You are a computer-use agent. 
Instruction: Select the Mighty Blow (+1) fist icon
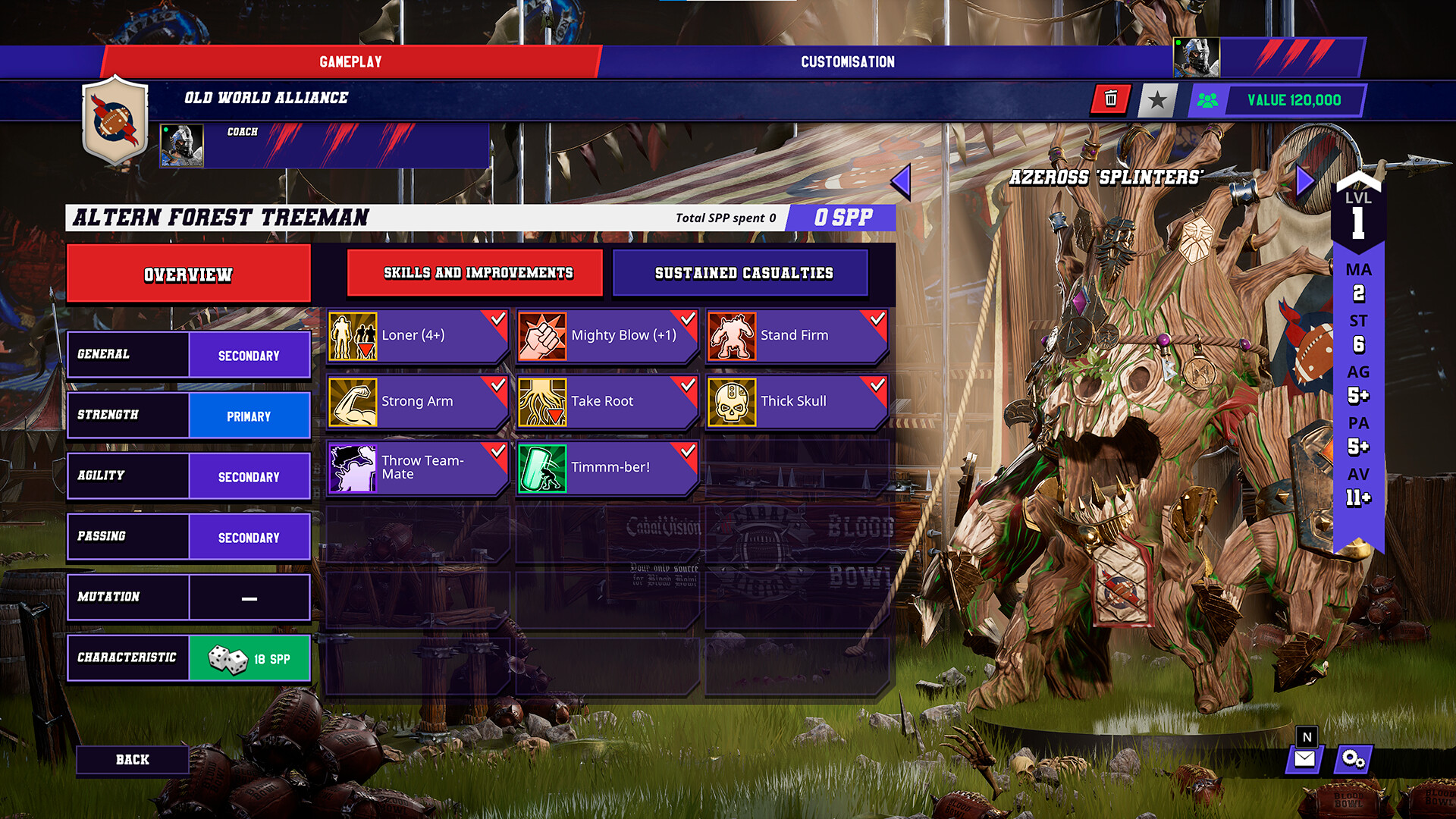click(x=543, y=335)
